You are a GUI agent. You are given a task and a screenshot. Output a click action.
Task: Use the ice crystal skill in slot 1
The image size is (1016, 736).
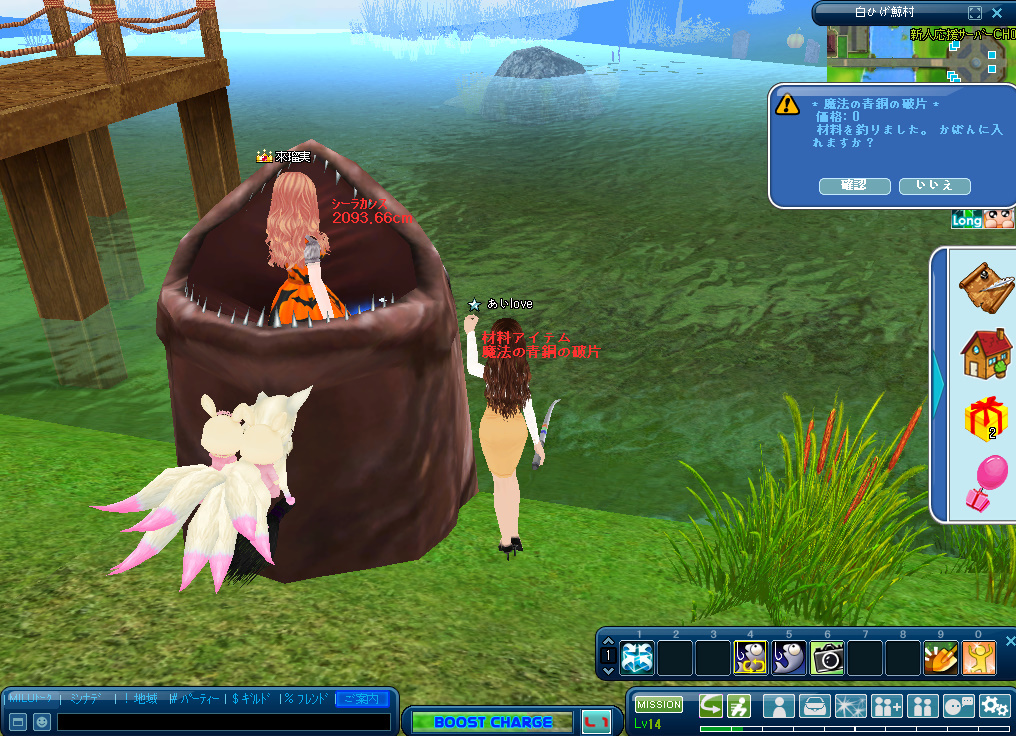637,657
